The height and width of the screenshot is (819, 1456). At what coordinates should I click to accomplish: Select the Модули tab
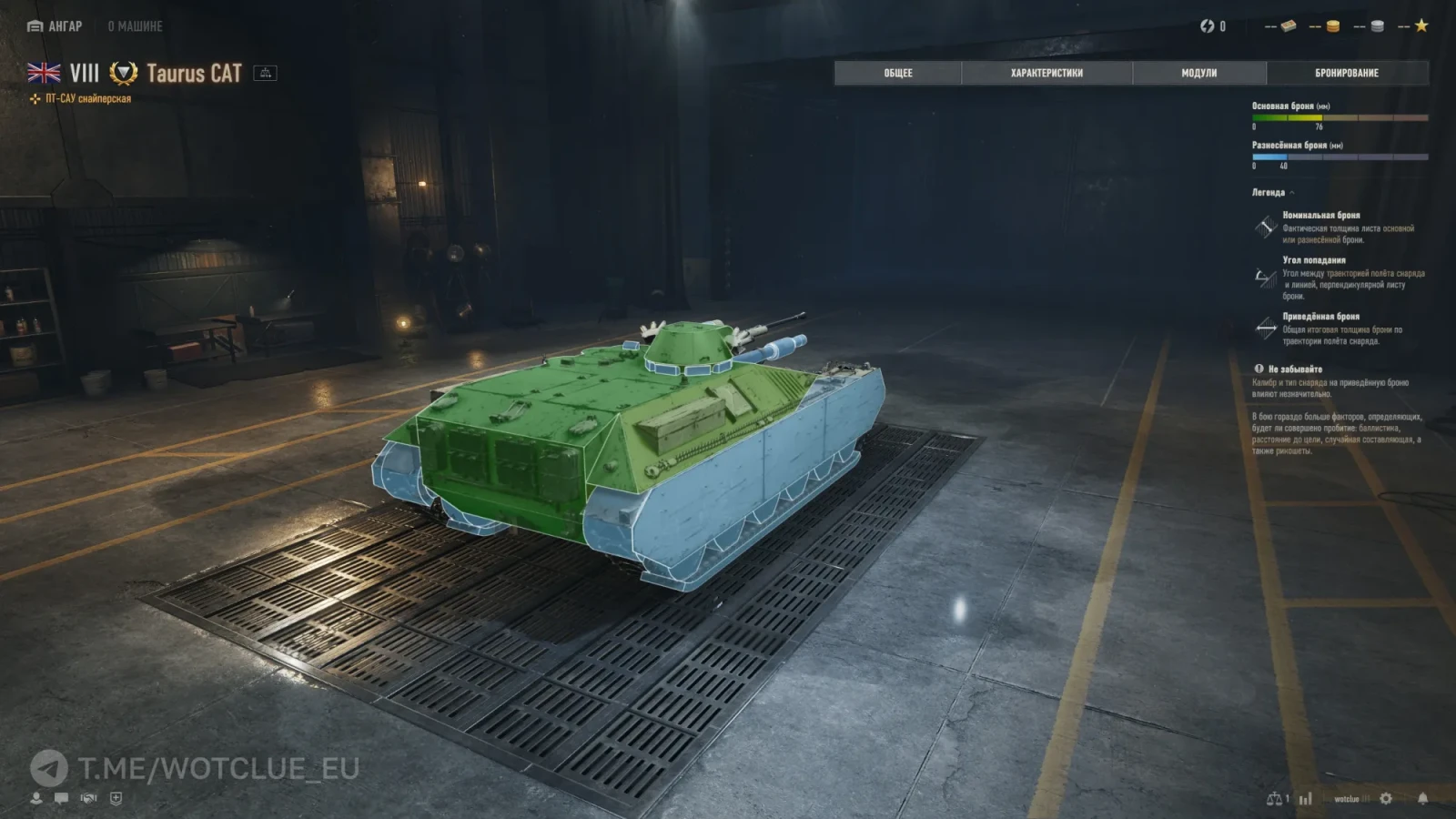point(1198,73)
